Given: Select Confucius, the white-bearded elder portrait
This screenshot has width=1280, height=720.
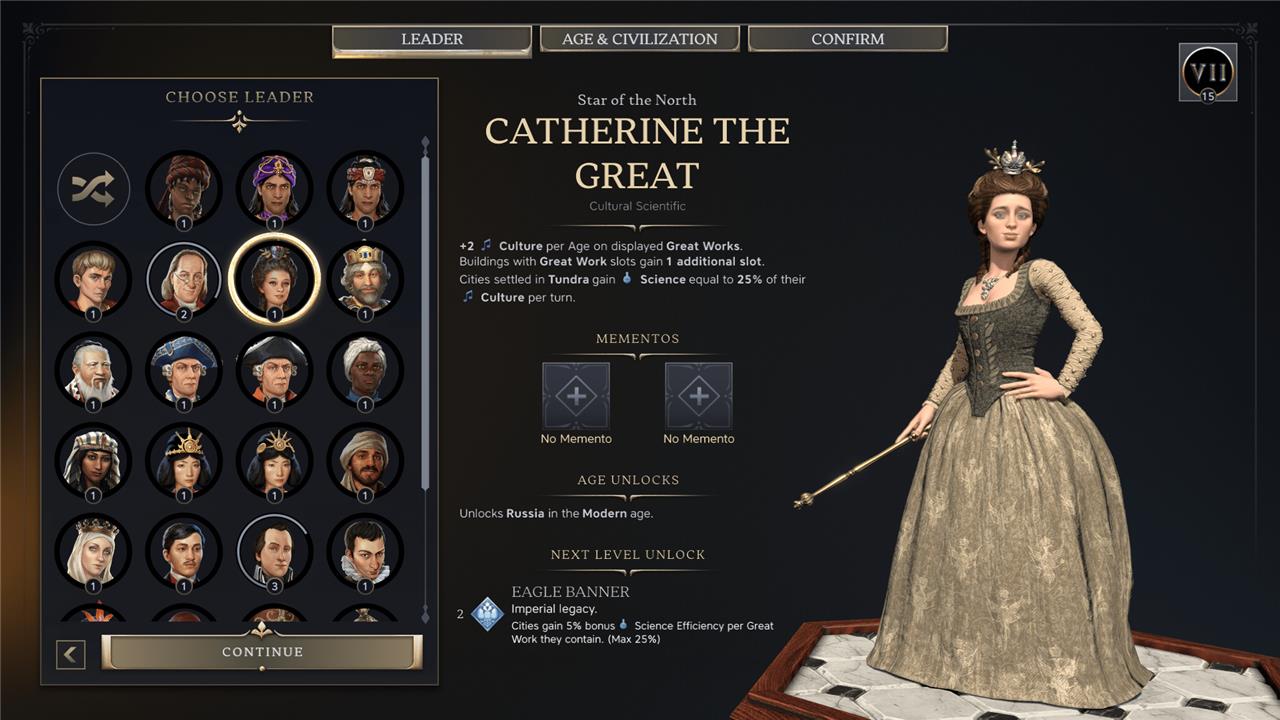Looking at the screenshot, I should pos(93,370).
